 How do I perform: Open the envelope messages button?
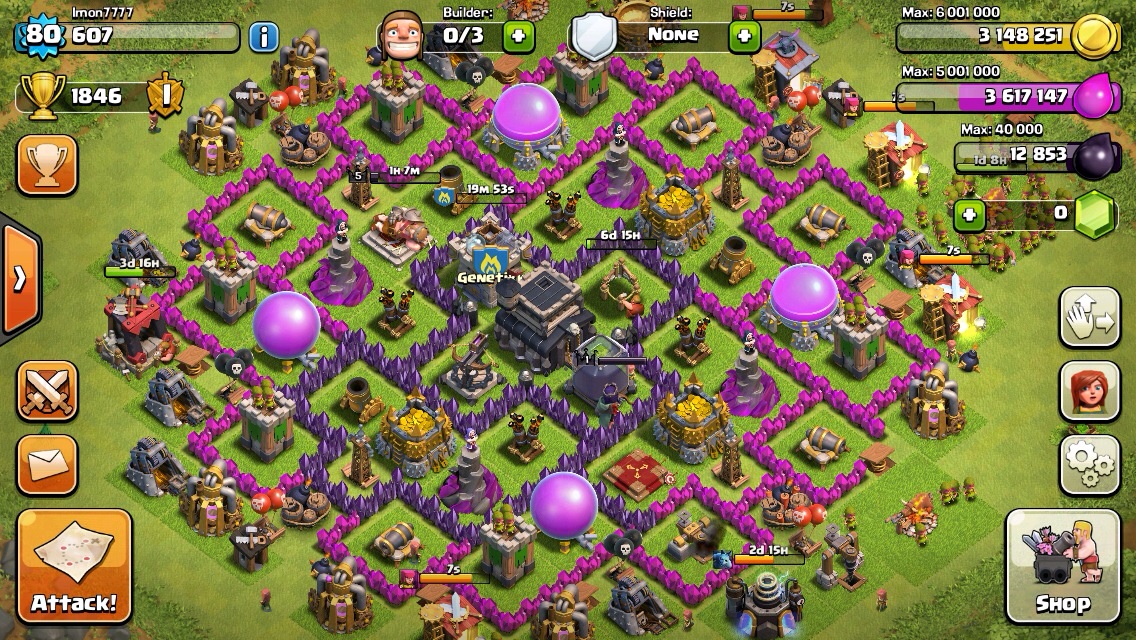tap(47, 463)
